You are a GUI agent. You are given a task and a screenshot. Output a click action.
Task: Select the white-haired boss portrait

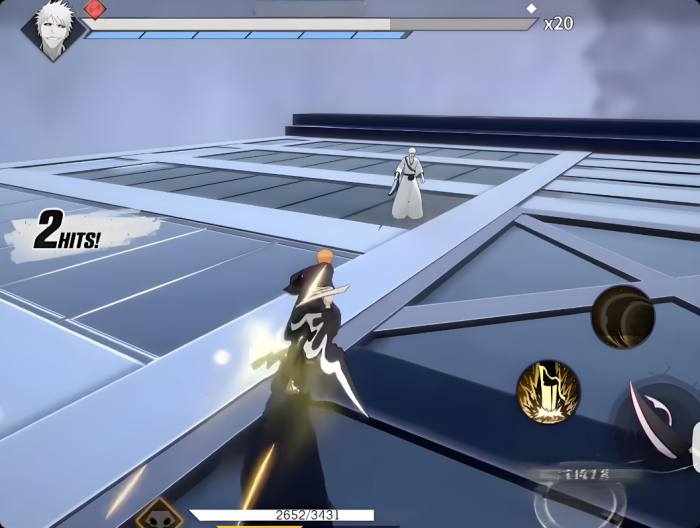tap(51, 29)
